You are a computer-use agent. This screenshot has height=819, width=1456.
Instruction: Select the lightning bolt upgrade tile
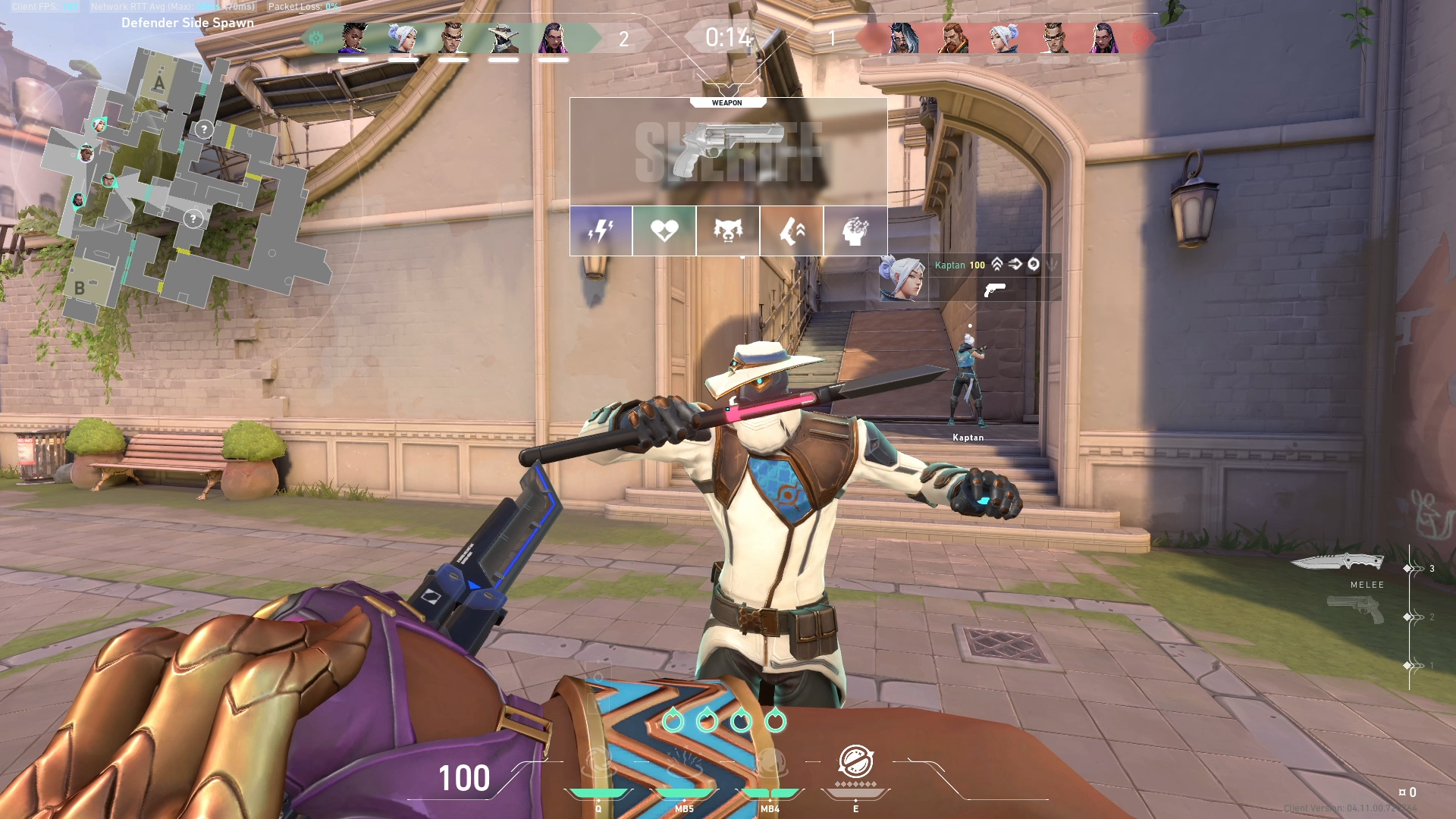[601, 231]
